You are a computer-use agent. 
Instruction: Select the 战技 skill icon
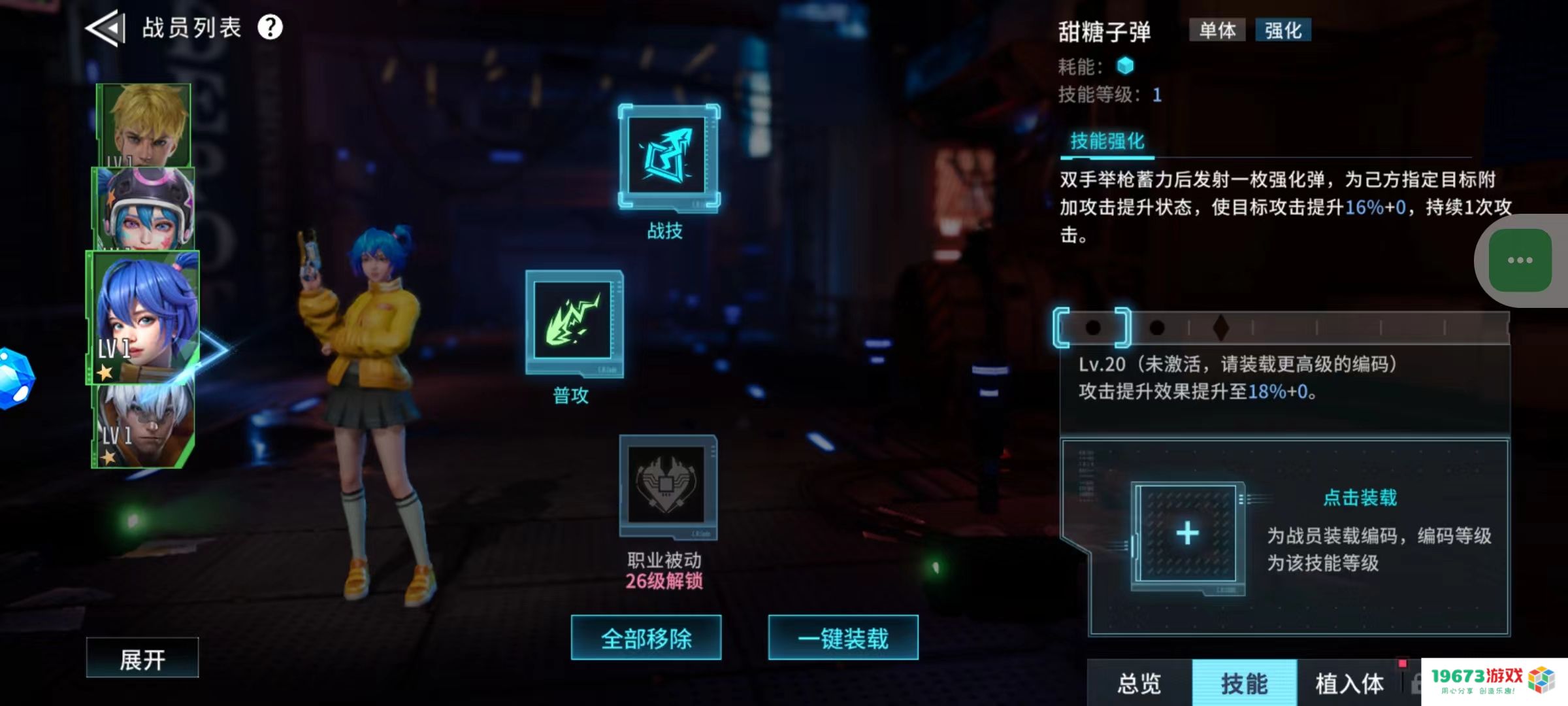coord(668,157)
